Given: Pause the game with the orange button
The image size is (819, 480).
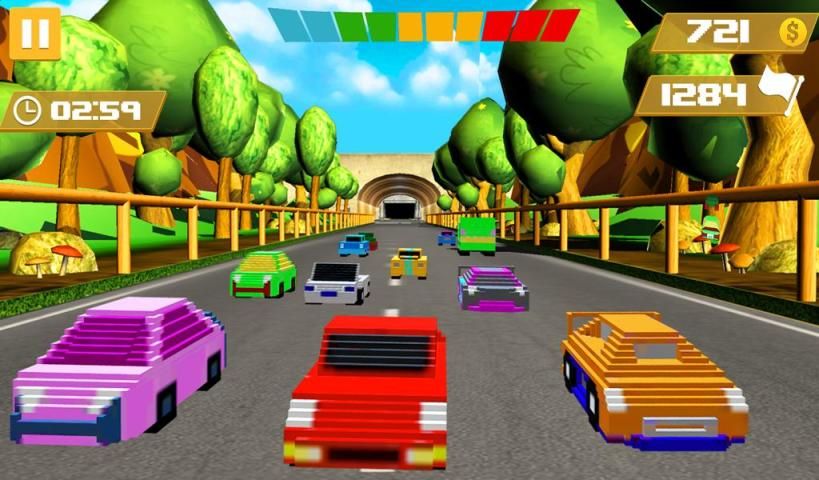Looking at the screenshot, I should 35,33.
